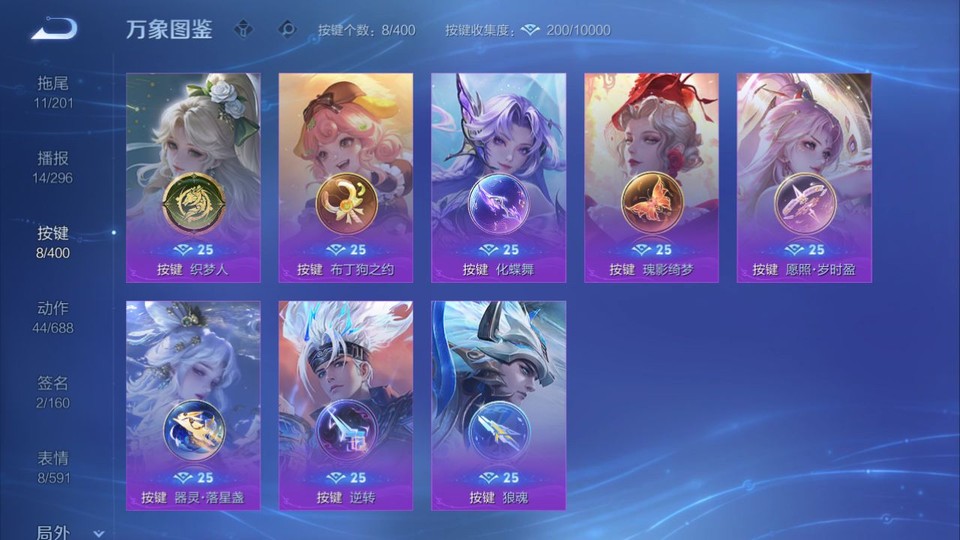
Task: Select the 逆转 button skin card
Action: [x=346, y=405]
